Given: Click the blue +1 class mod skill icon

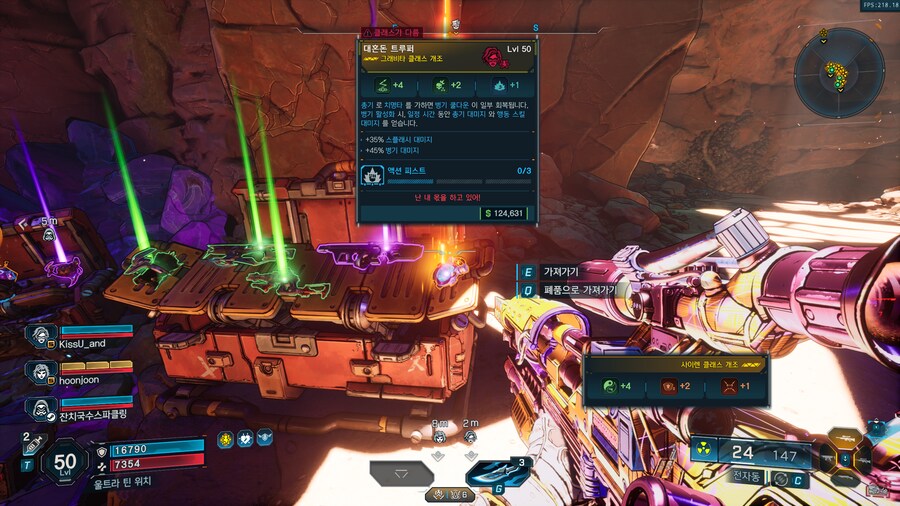Looking at the screenshot, I should [499, 85].
